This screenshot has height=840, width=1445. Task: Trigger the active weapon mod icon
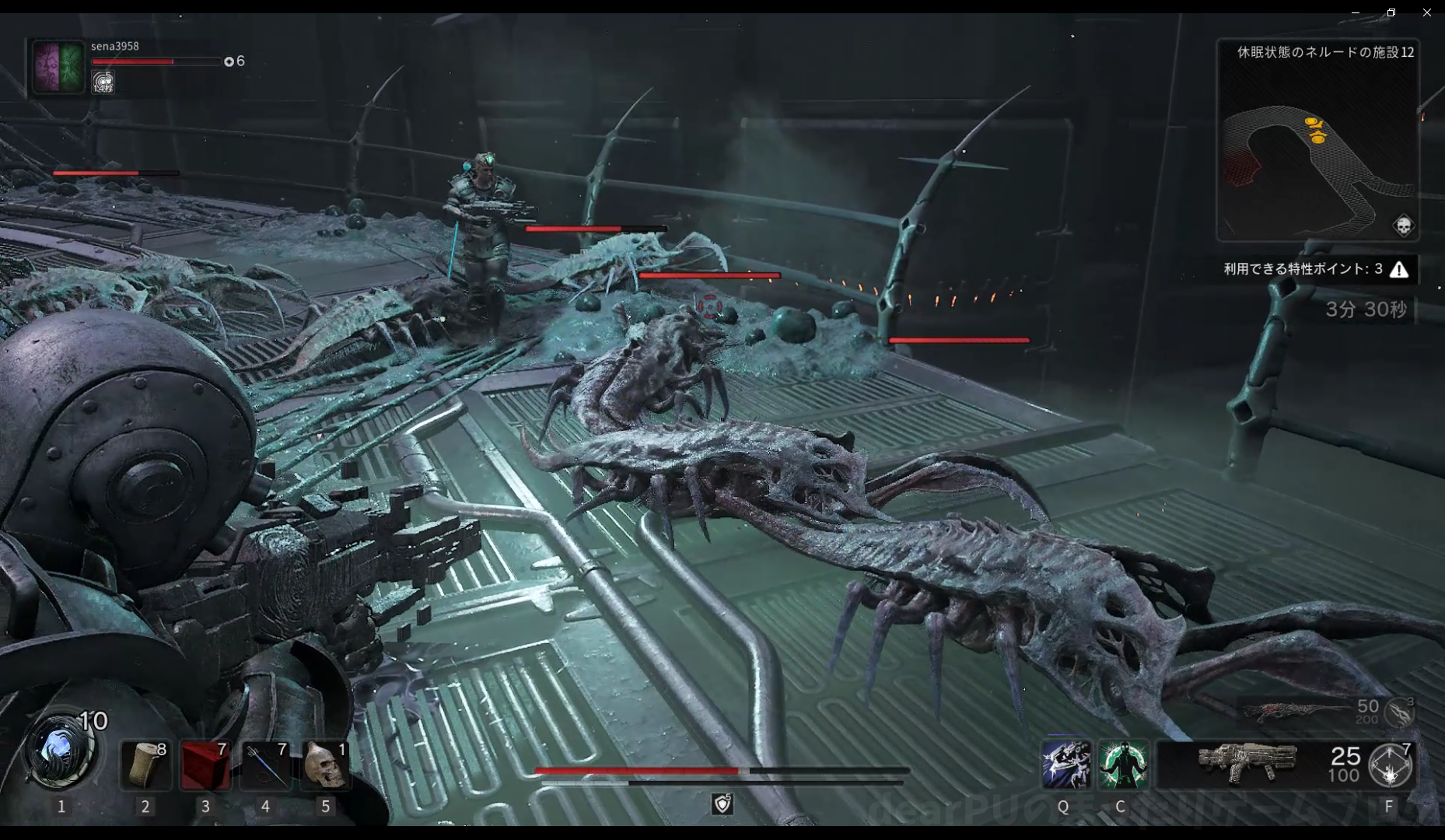pos(1391,766)
